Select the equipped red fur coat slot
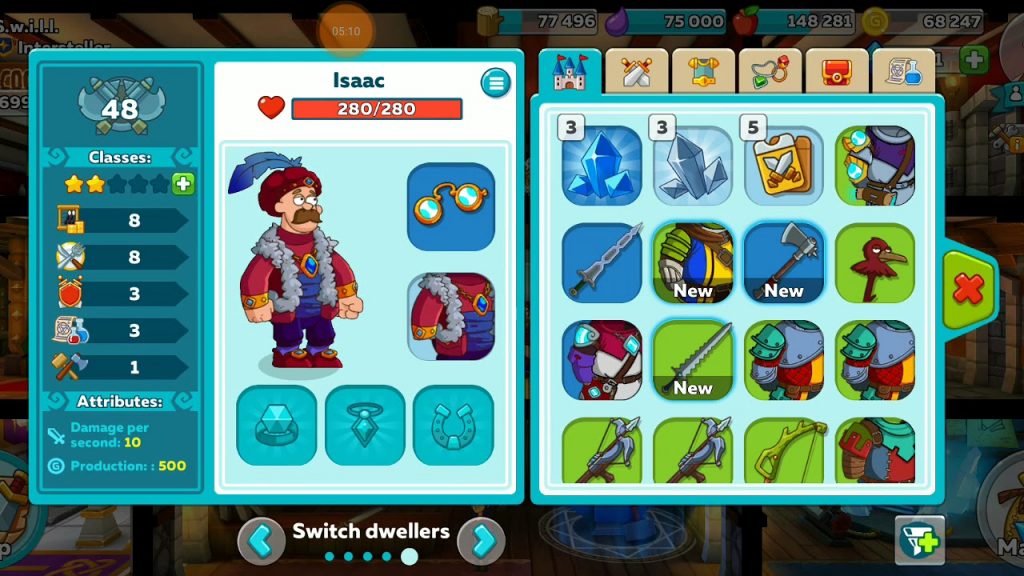The width and height of the screenshot is (1024, 576). coord(451,316)
